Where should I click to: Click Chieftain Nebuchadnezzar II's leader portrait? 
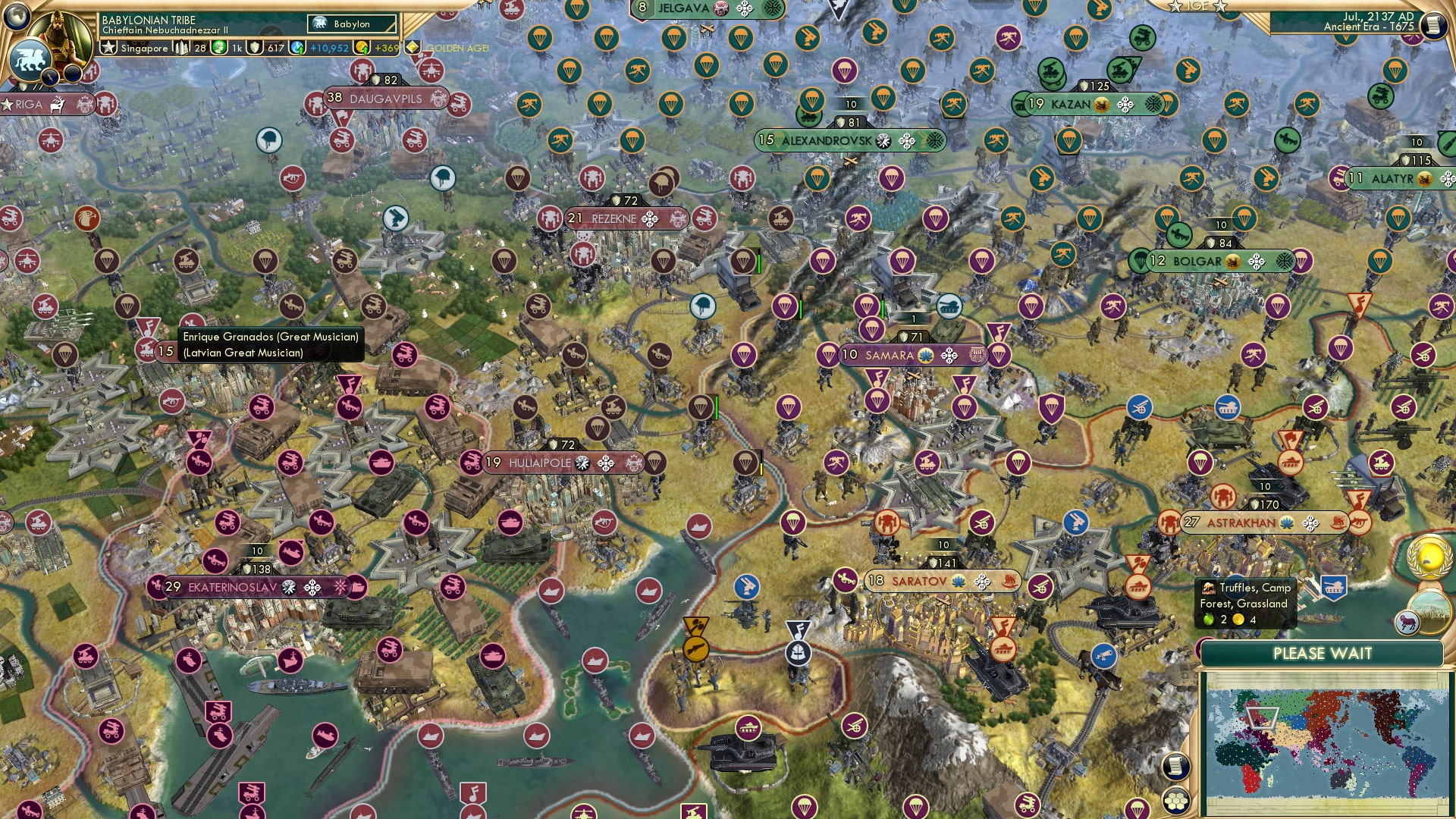click(61, 36)
